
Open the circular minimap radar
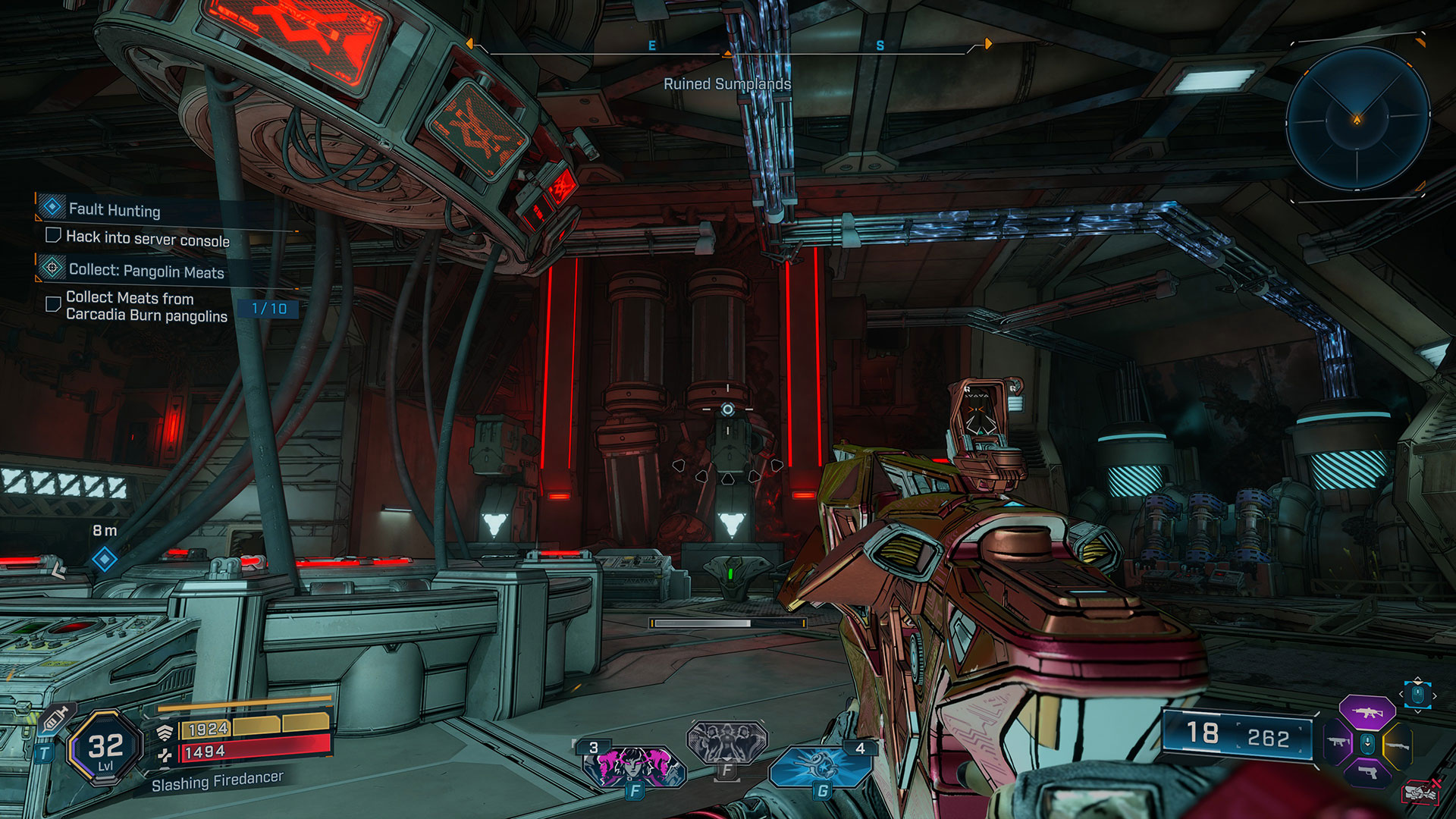(x=1357, y=119)
